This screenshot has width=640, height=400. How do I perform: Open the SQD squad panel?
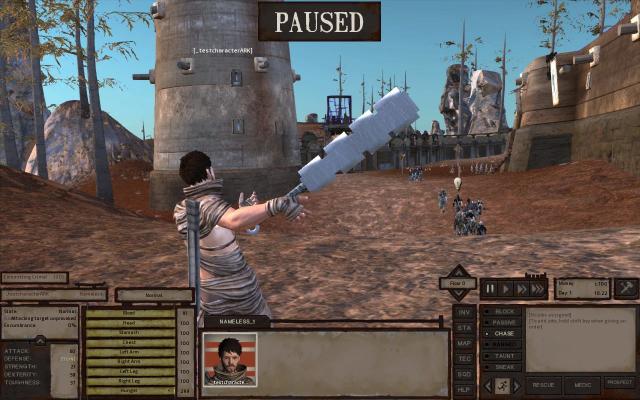[x=464, y=373]
